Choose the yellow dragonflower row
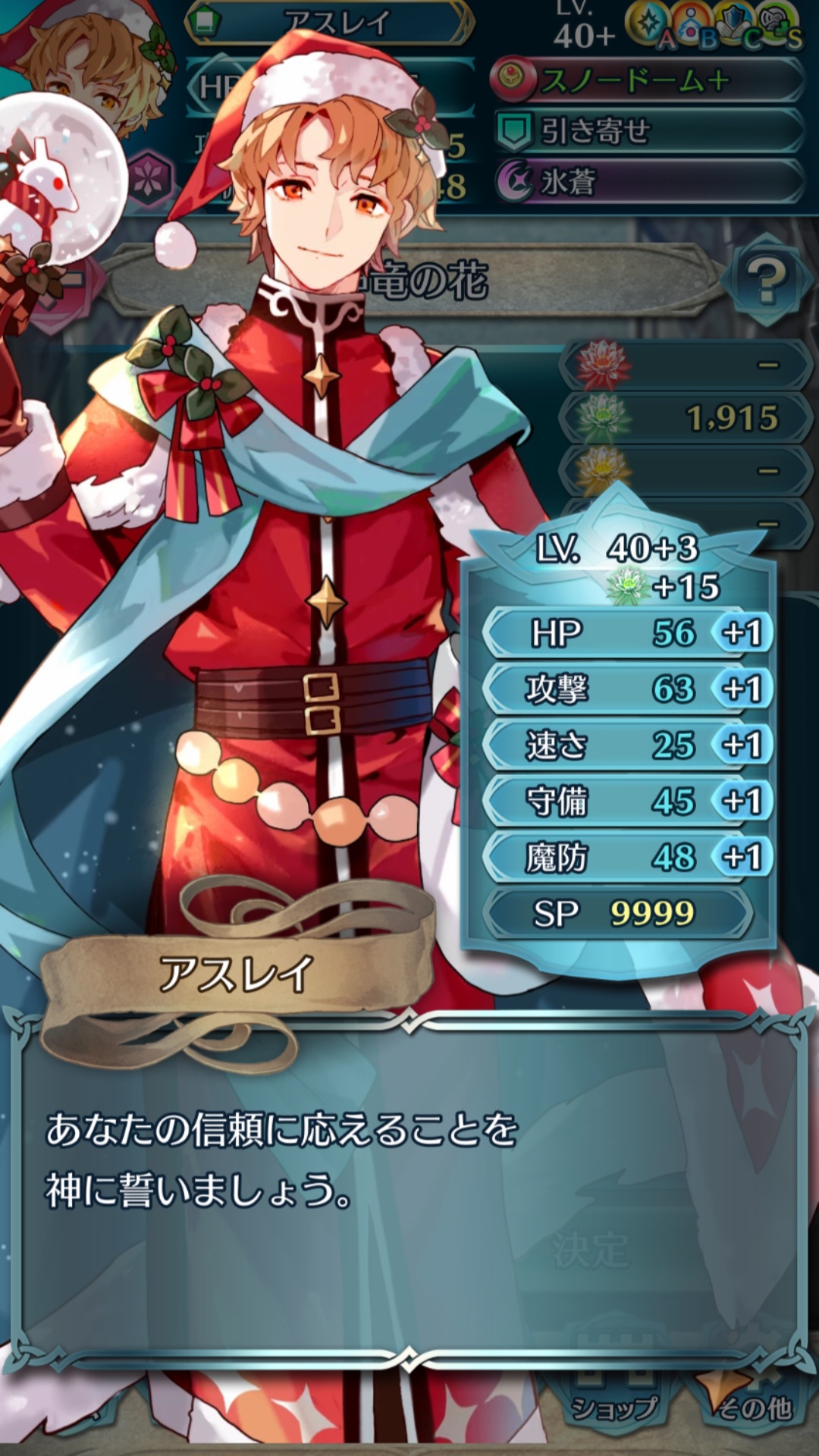The height and width of the screenshot is (1456, 819). point(685,471)
